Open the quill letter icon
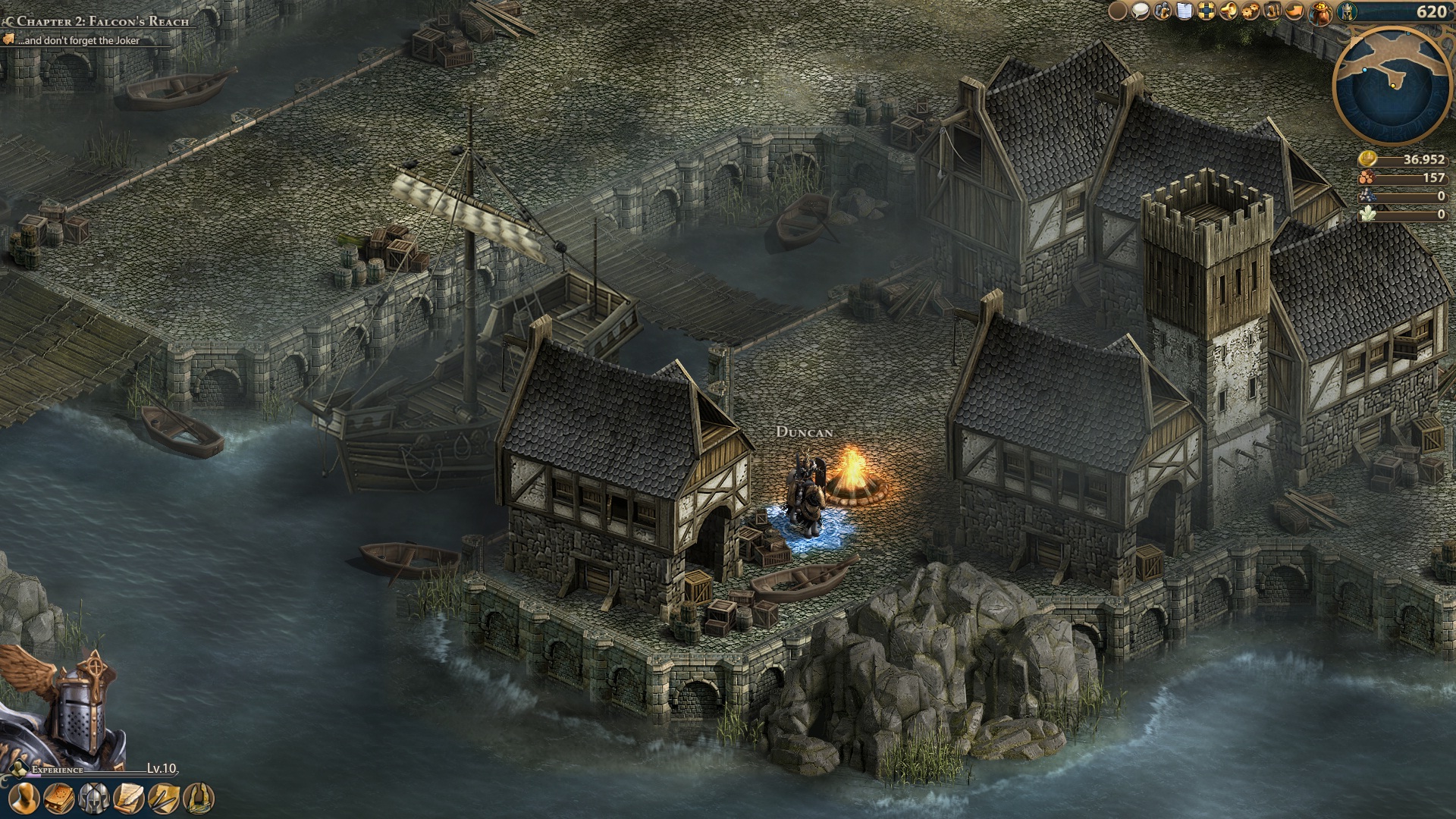Image resolution: width=1456 pixels, height=819 pixels. tap(128, 800)
